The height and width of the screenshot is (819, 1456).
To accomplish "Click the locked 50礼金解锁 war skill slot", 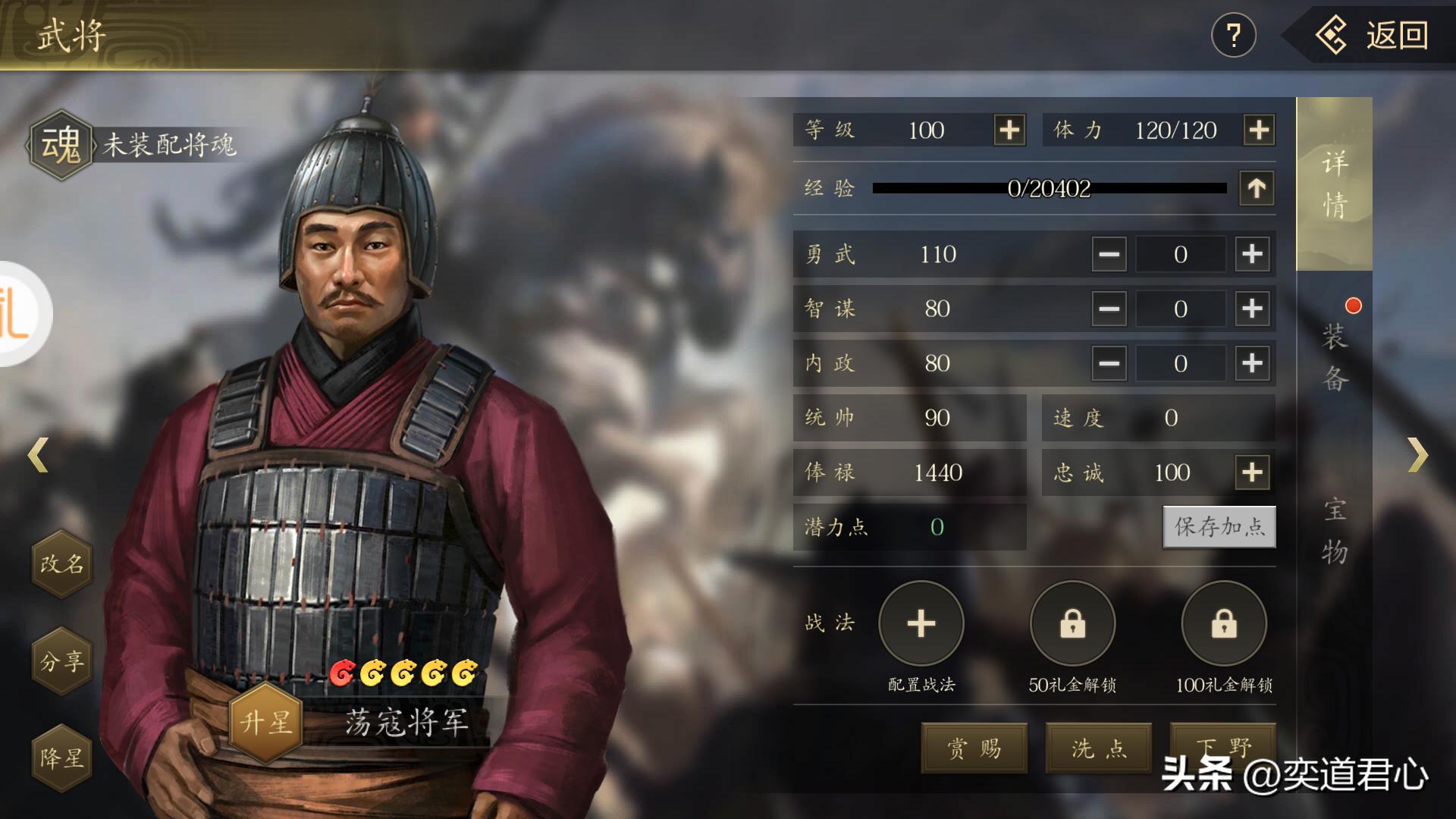I will (x=1072, y=623).
